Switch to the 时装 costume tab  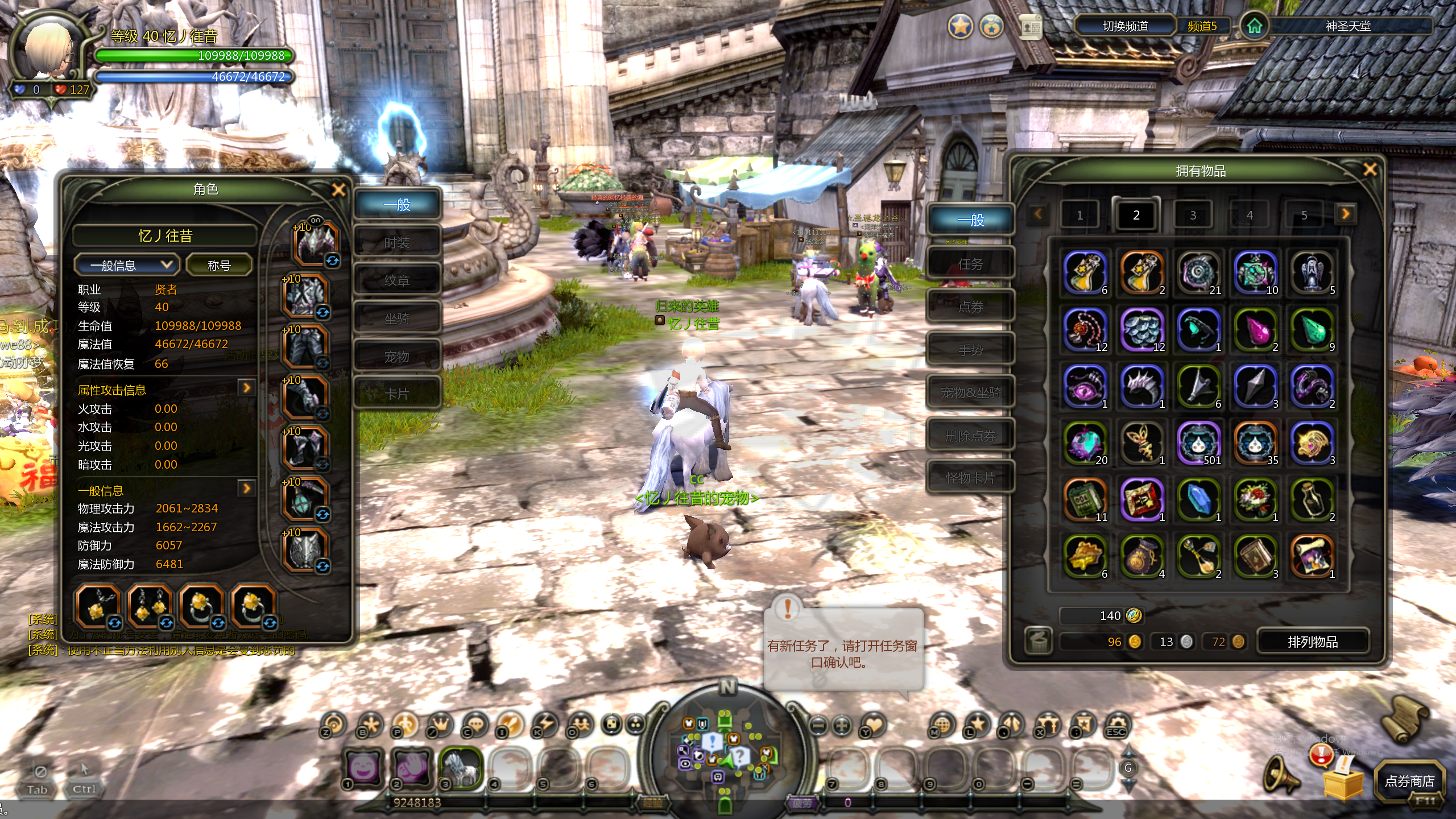[x=397, y=243]
